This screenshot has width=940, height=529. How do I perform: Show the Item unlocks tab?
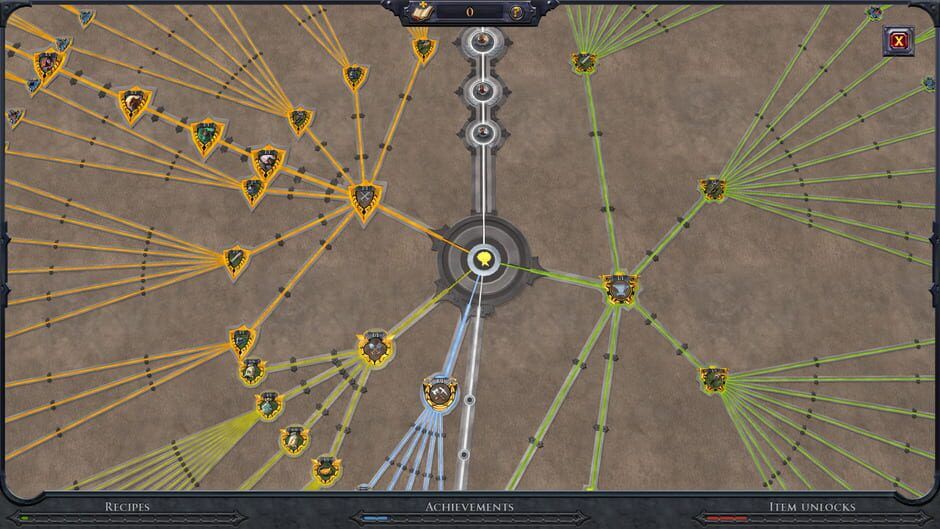coord(810,507)
